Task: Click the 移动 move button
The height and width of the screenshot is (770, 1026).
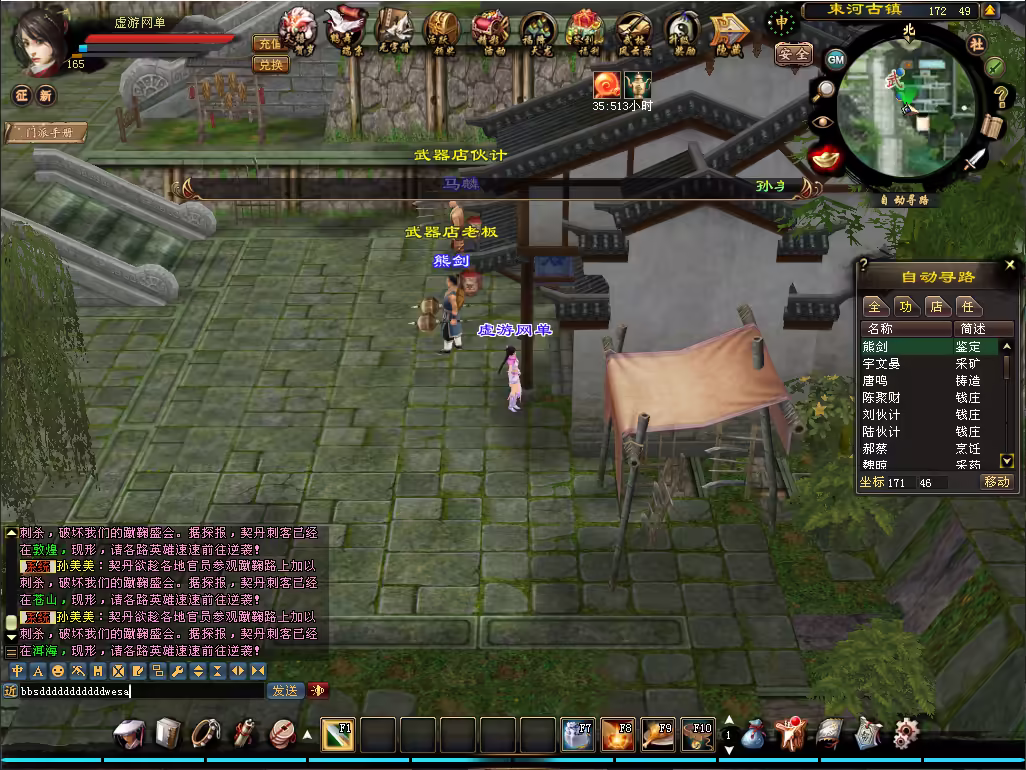Action: click(x=997, y=482)
